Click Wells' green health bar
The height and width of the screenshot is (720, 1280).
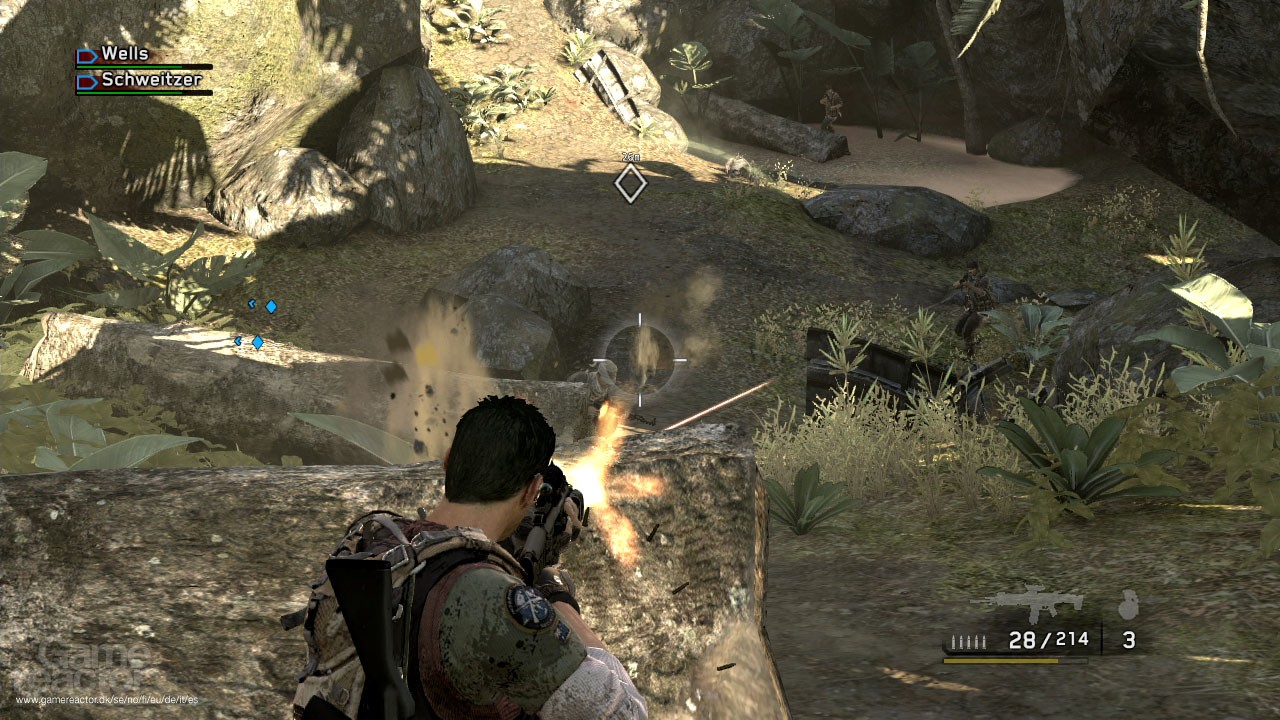pos(129,67)
